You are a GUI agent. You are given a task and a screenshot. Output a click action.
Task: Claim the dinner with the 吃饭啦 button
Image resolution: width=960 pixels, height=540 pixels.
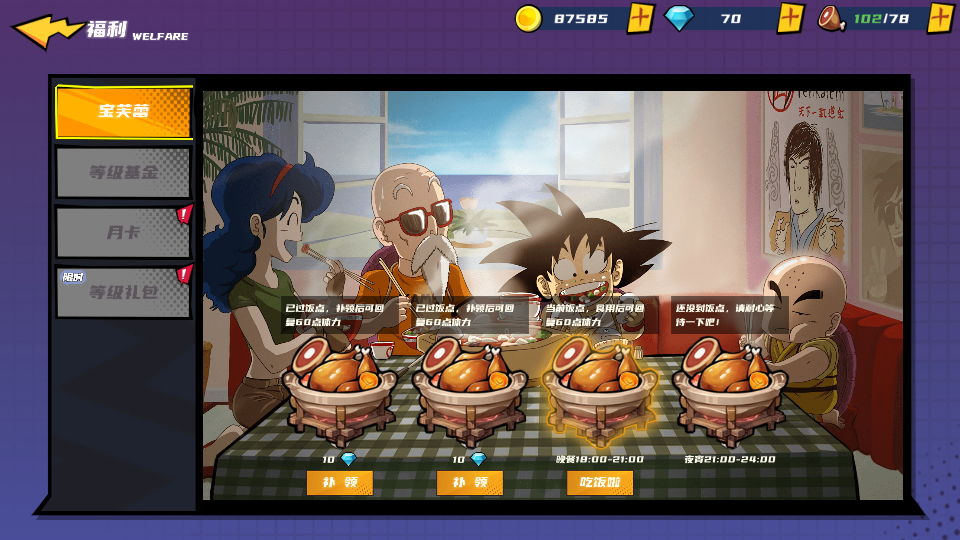600,483
